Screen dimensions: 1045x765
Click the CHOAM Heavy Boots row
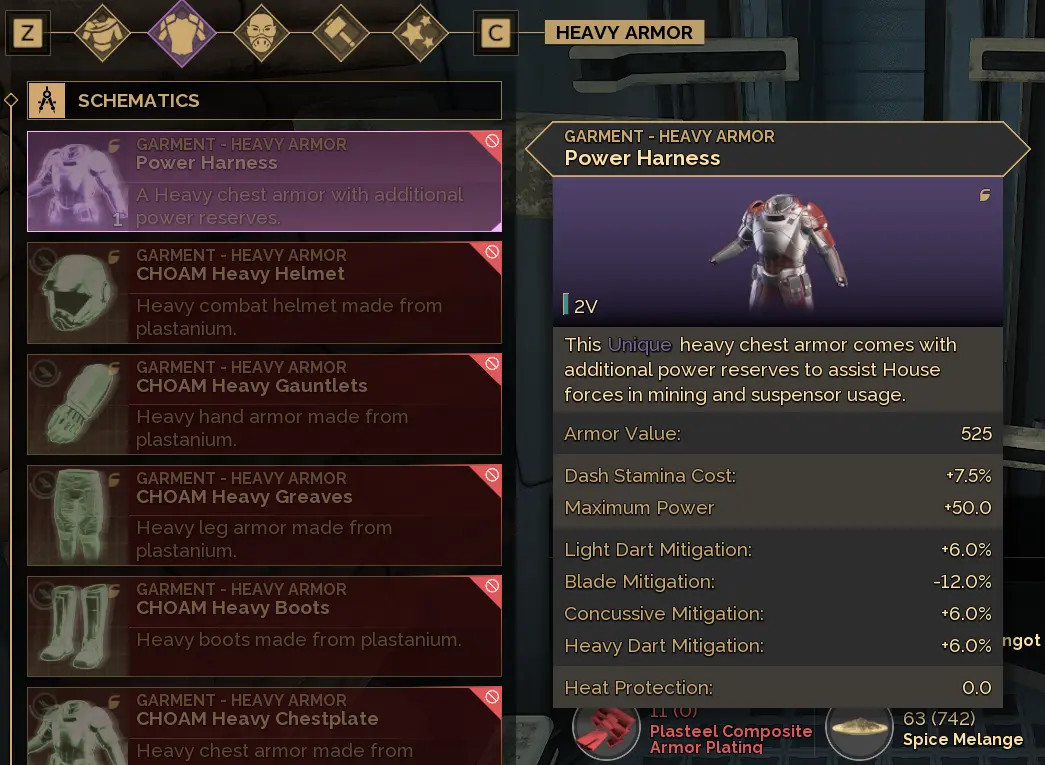click(x=264, y=626)
